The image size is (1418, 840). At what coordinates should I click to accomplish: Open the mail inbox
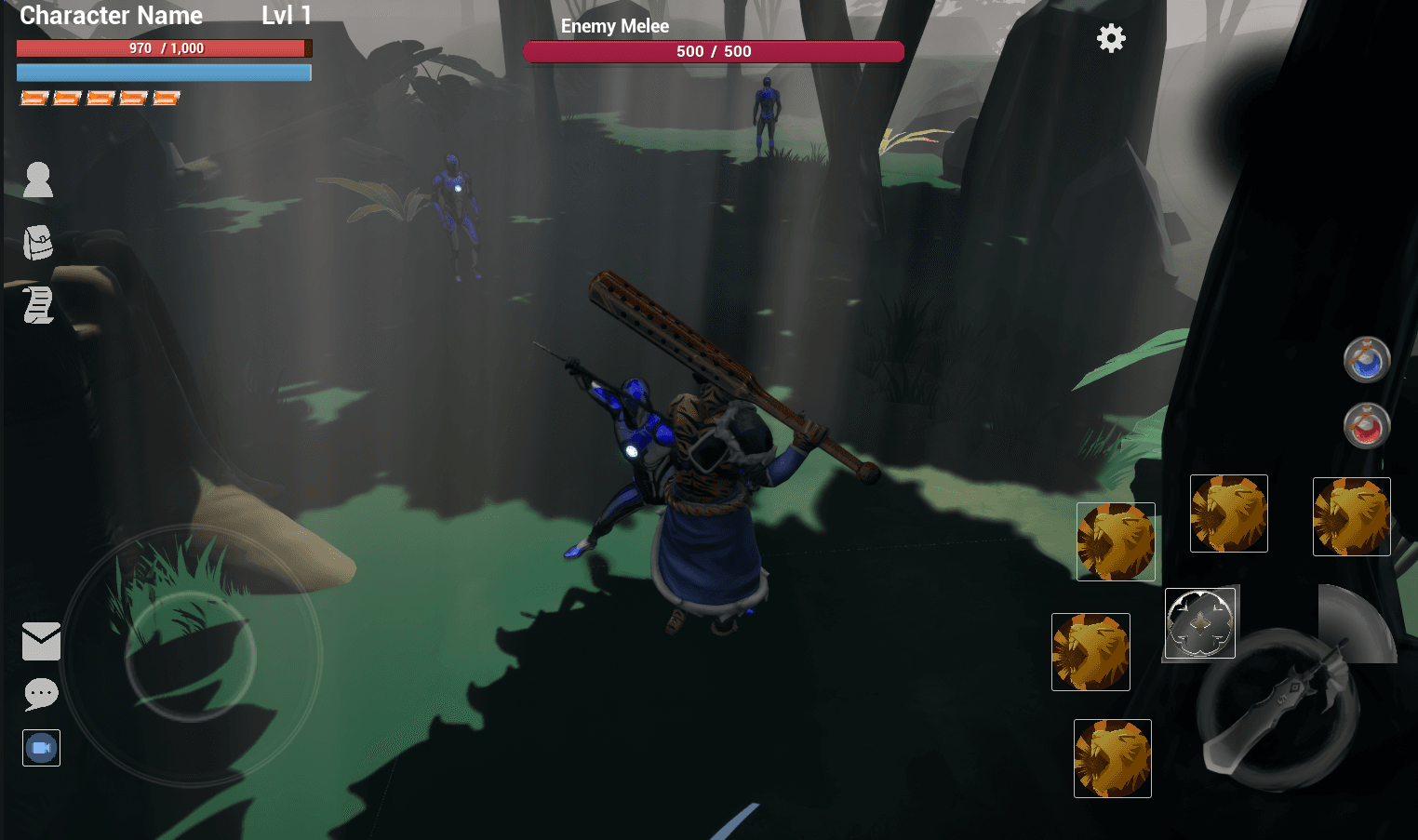click(x=40, y=641)
